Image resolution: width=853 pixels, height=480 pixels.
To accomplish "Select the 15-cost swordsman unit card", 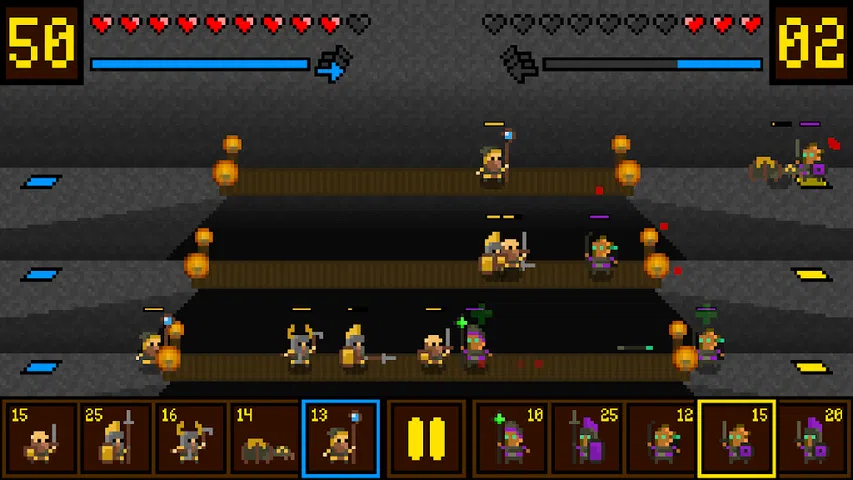I will (x=40, y=438).
